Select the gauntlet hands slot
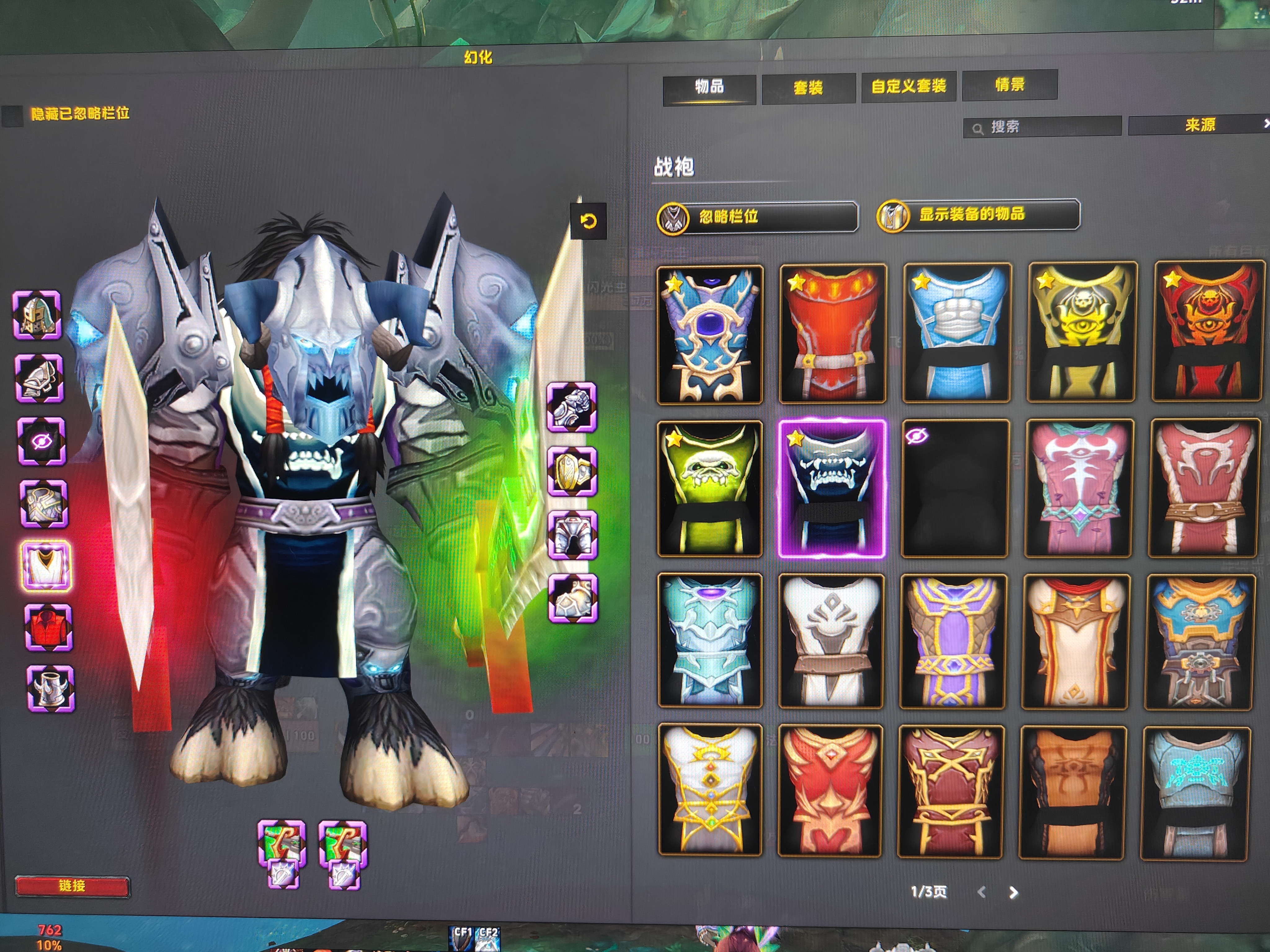 [572, 407]
